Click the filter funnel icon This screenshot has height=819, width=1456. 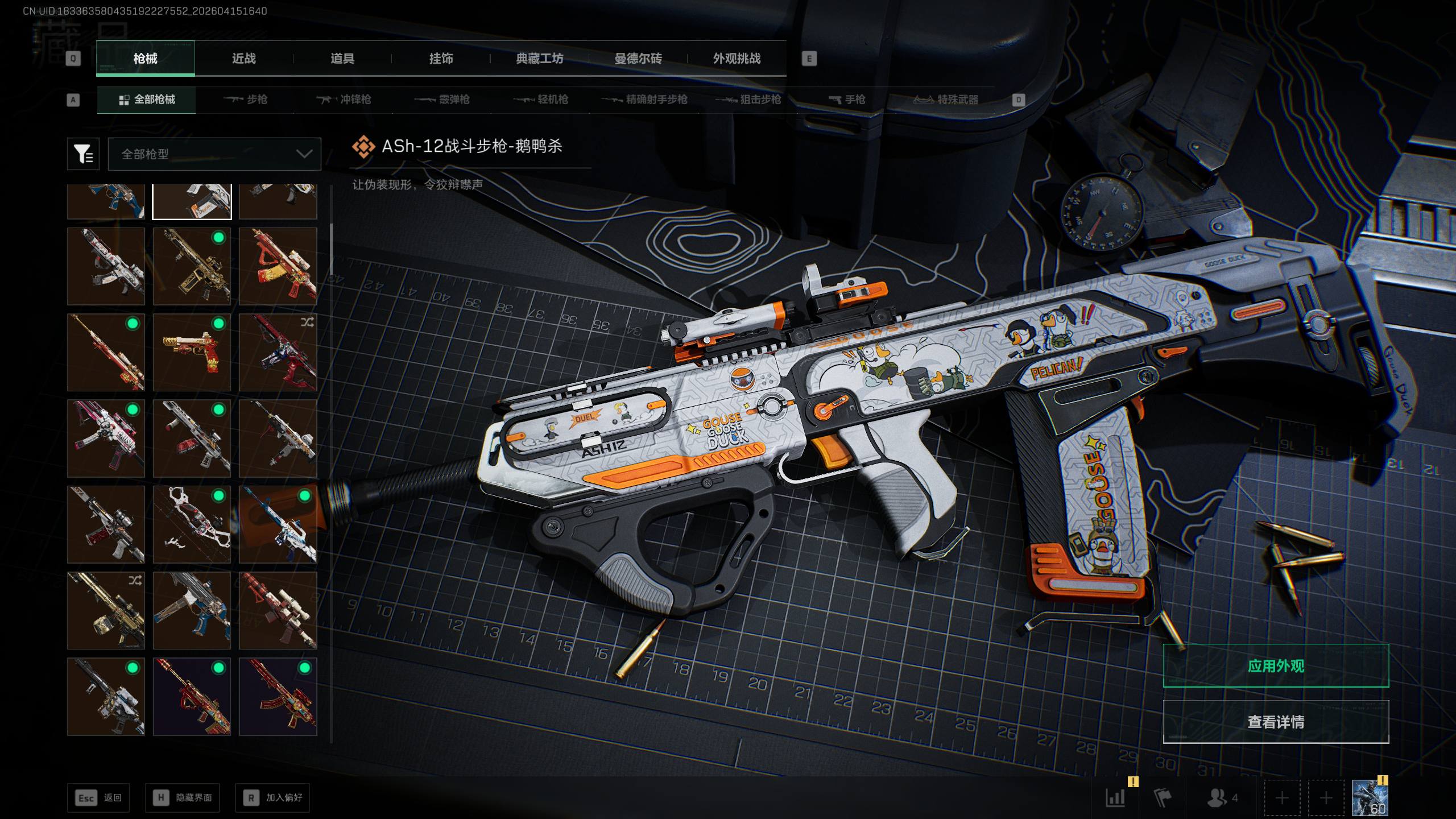tap(83, 154)
